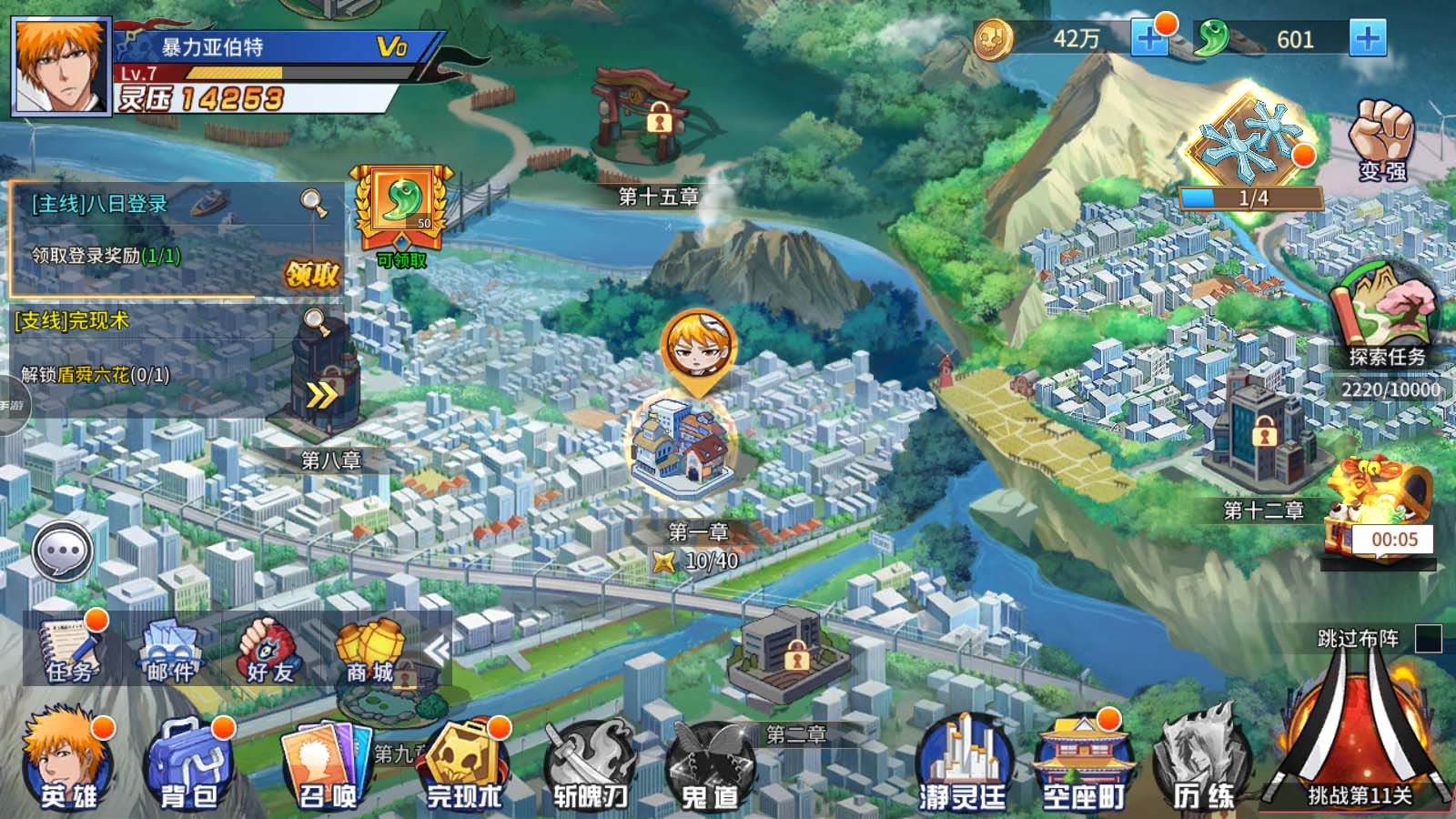This screenshot has height=819, width=1456.
Task: Claim the 领取 login reward
Action: click(x=312, y=274)
